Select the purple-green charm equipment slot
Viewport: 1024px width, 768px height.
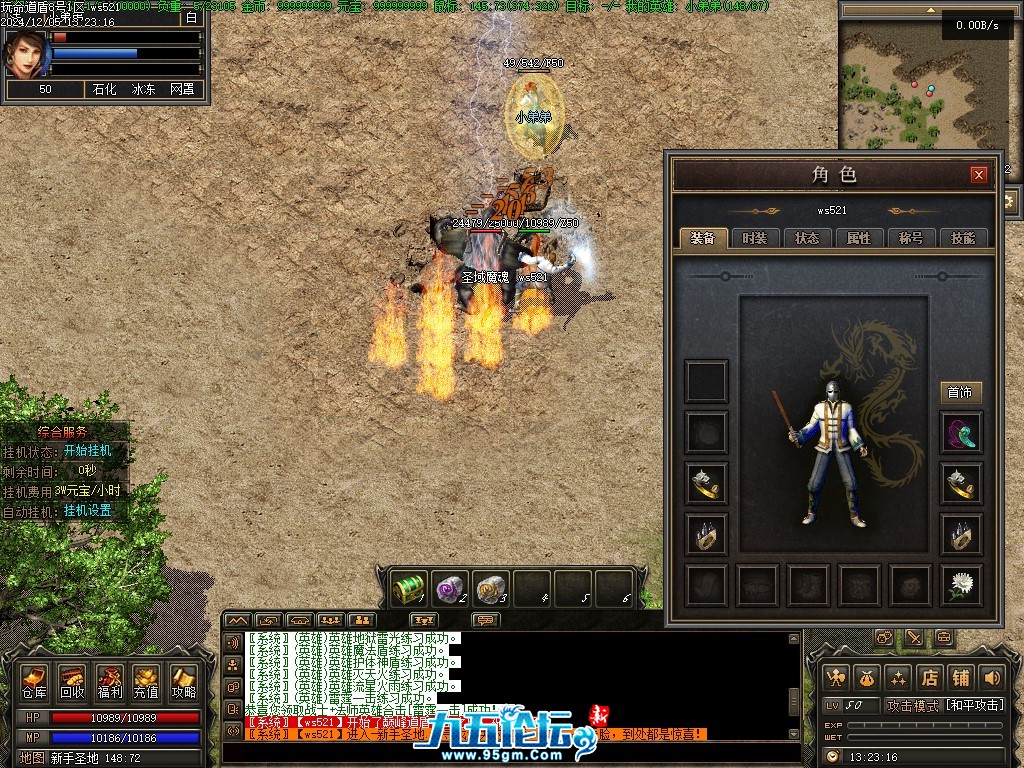(x=961, y=433)
